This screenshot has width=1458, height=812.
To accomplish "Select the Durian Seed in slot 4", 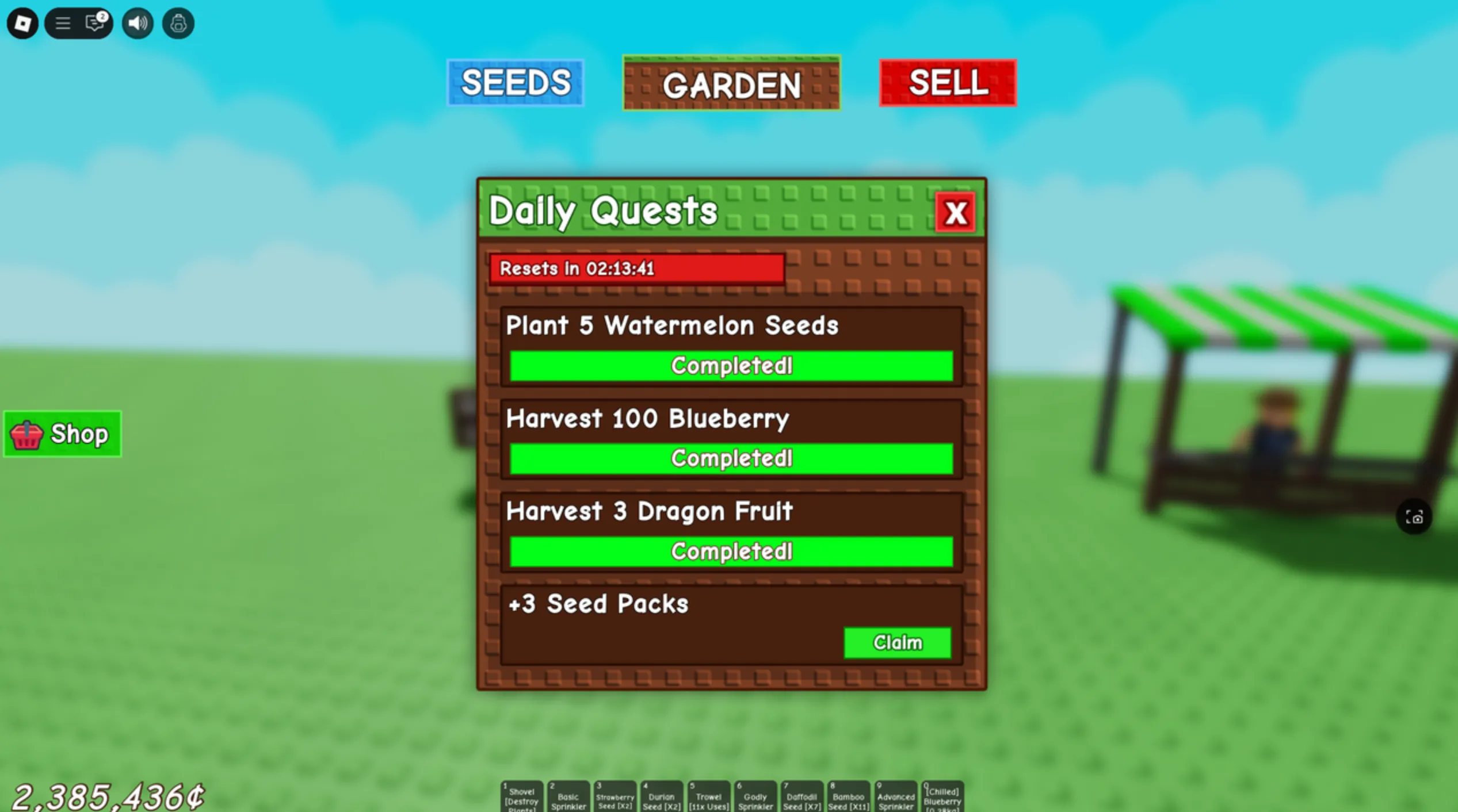I will (662, 796).
